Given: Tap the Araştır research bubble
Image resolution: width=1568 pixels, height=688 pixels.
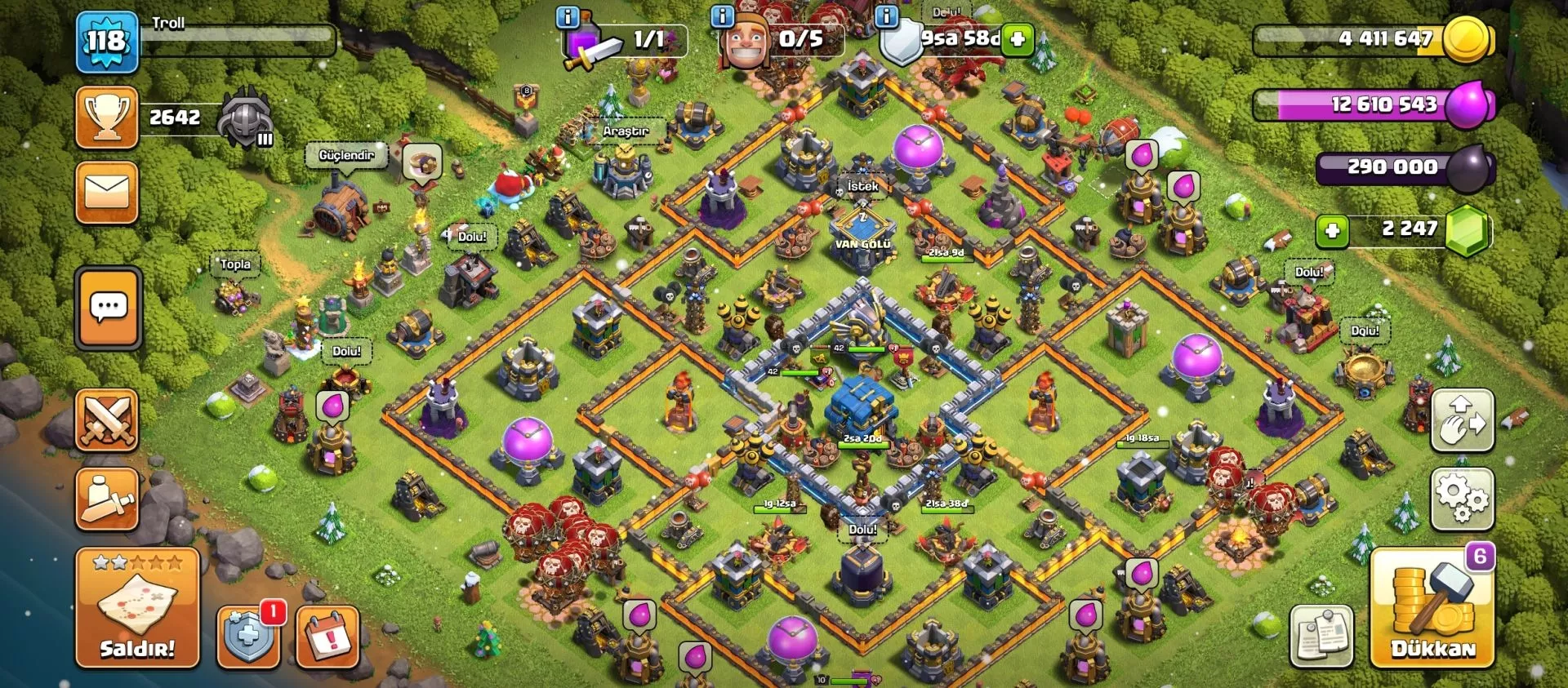Looking at the screenshot, I should (626, 131).
